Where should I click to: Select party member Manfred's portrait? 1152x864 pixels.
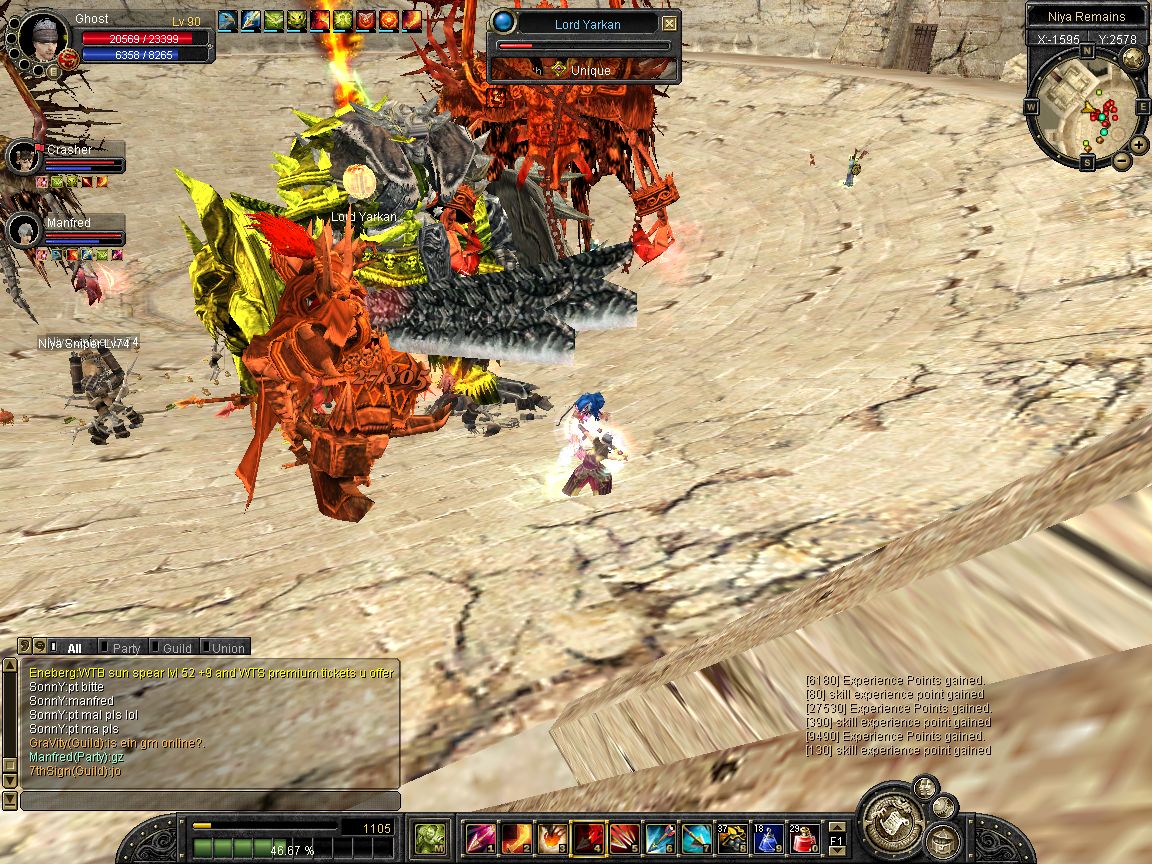pyautogui.click(x=22, y=230)
